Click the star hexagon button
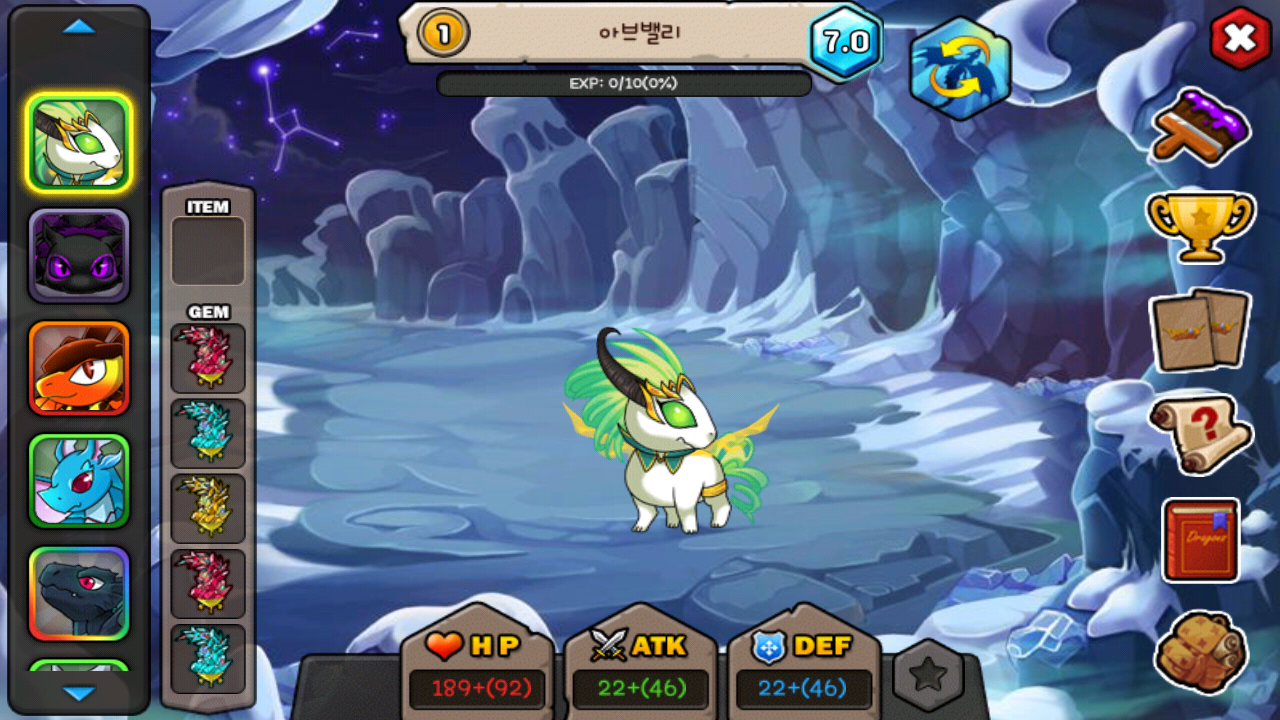The height and width of the screenshot is (720, 1280). tap(928, 676)
